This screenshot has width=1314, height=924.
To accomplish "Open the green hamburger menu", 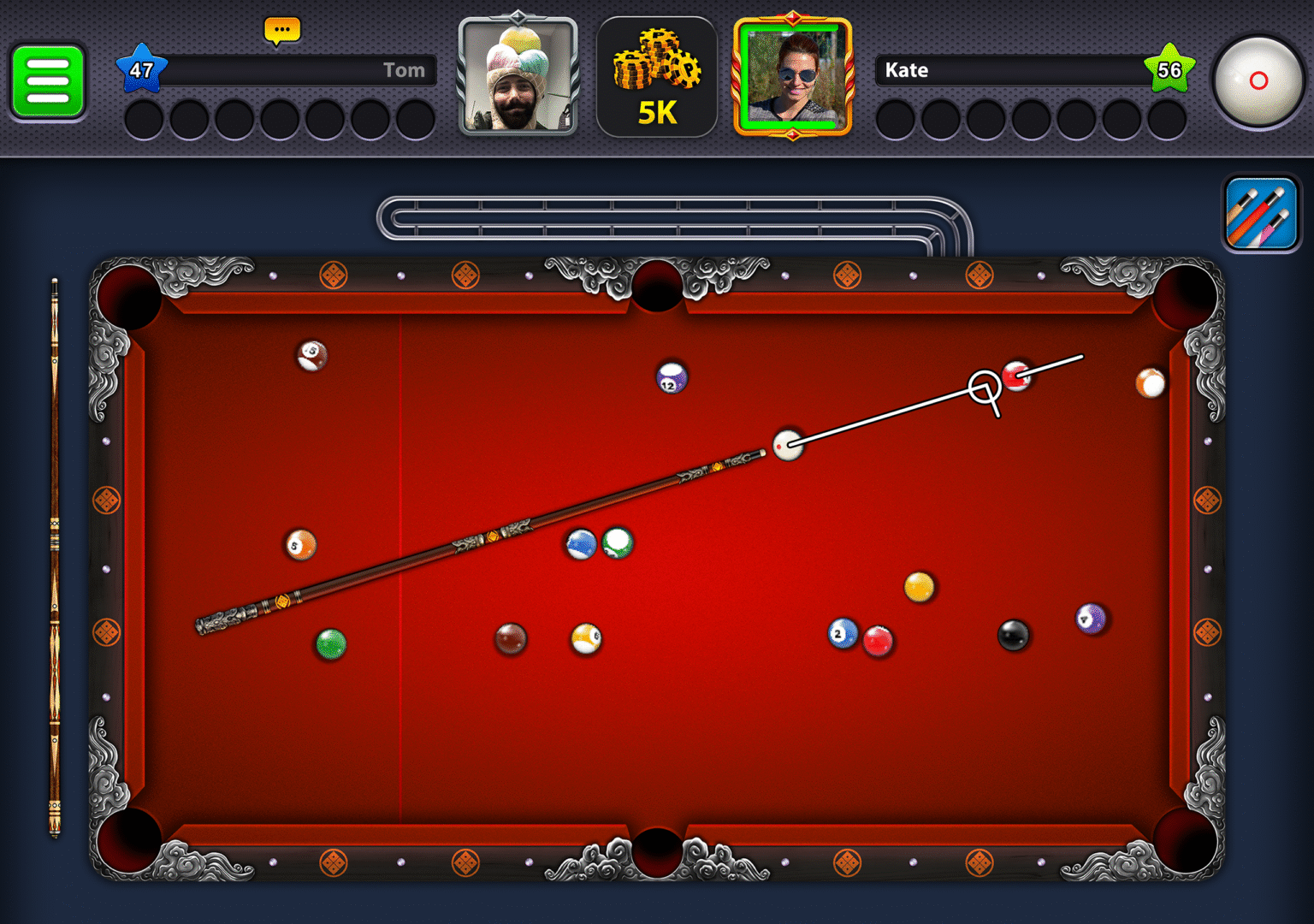I will (x=48, y=82).
